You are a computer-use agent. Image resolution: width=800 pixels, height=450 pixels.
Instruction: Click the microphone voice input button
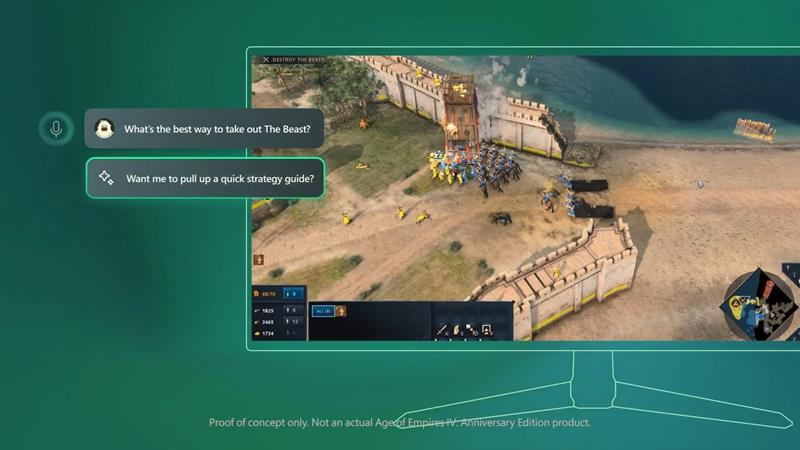(56, 128)
